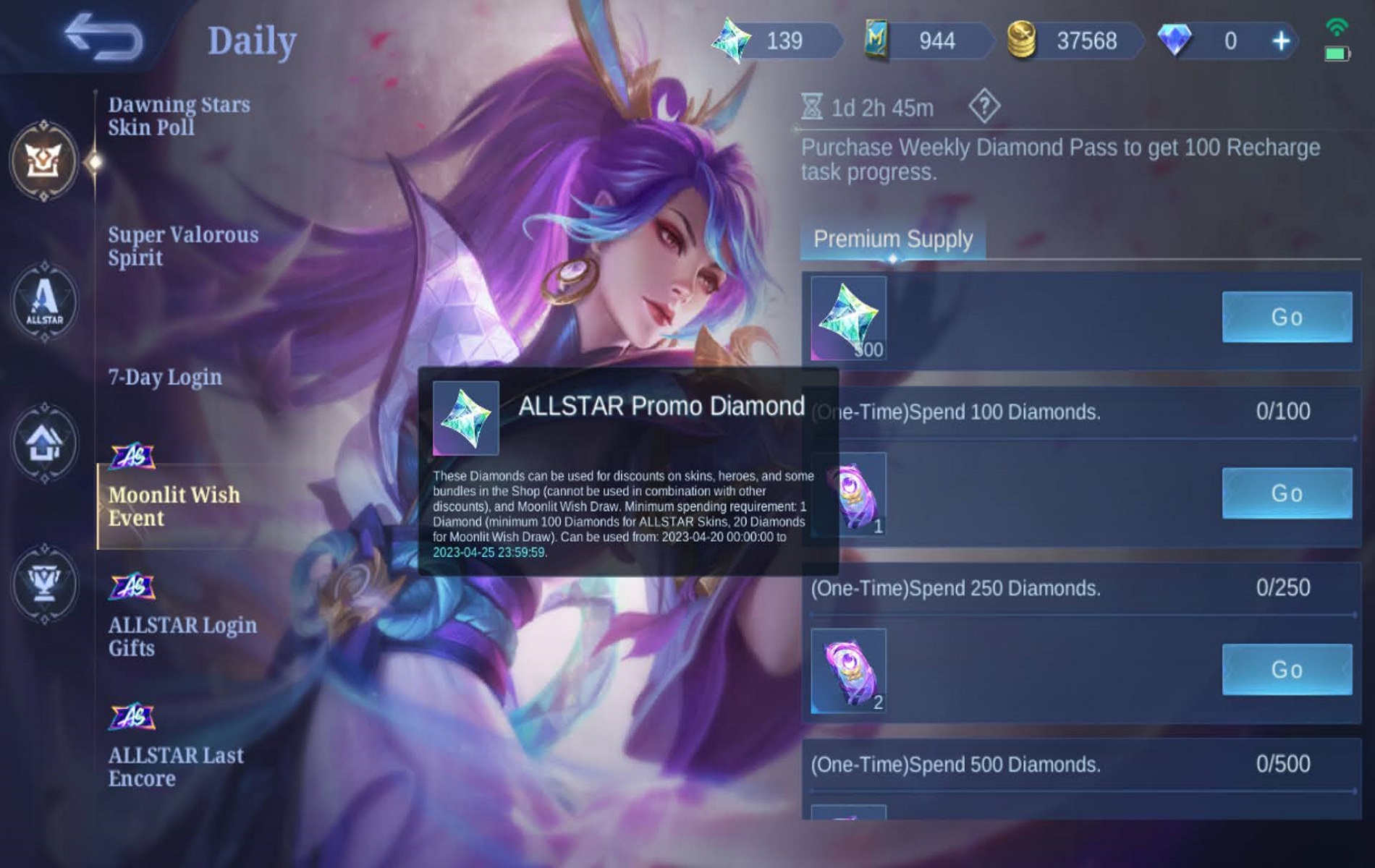Click Go for Spend 250 Diamonds task
Screen dimensions: 1375x868
(1286, 670)
